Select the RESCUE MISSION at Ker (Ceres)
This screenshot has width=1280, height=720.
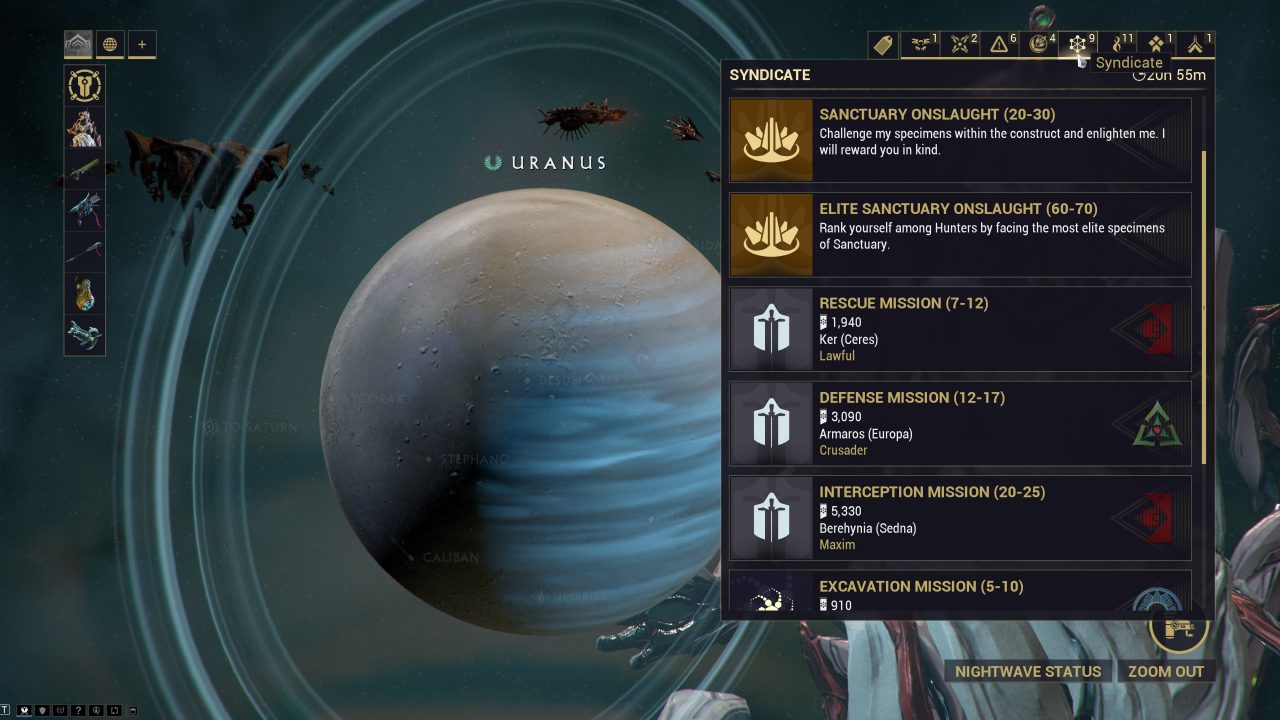click(x=960, y=328)
